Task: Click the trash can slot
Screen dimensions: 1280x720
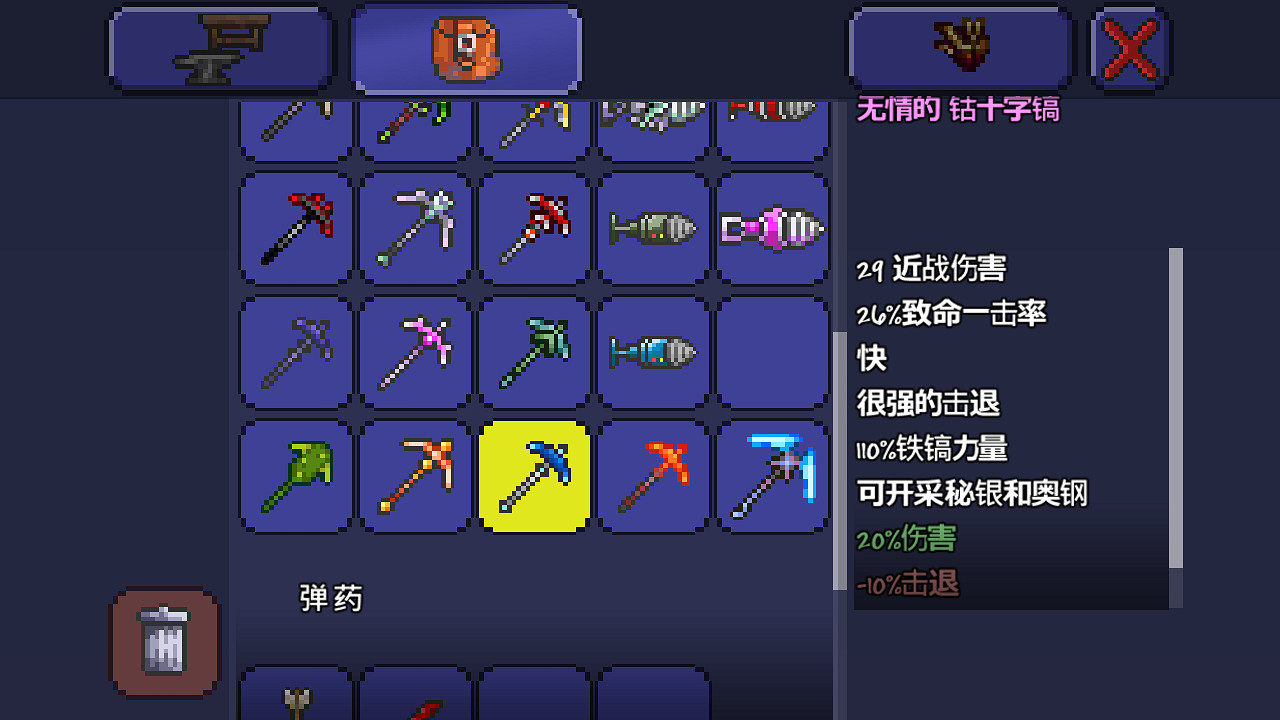Action: pos(164,645)
